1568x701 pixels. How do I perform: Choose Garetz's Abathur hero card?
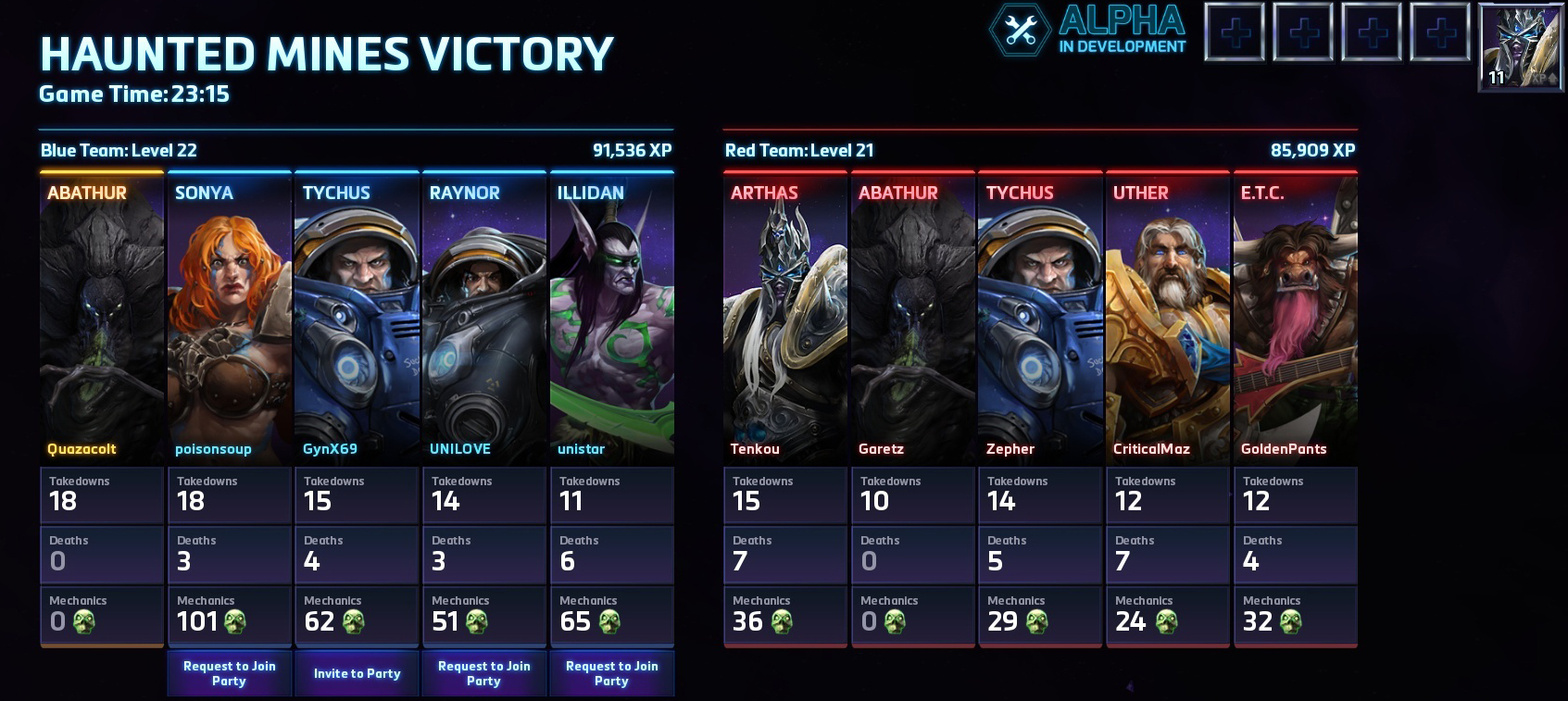(x=912, y=319)
